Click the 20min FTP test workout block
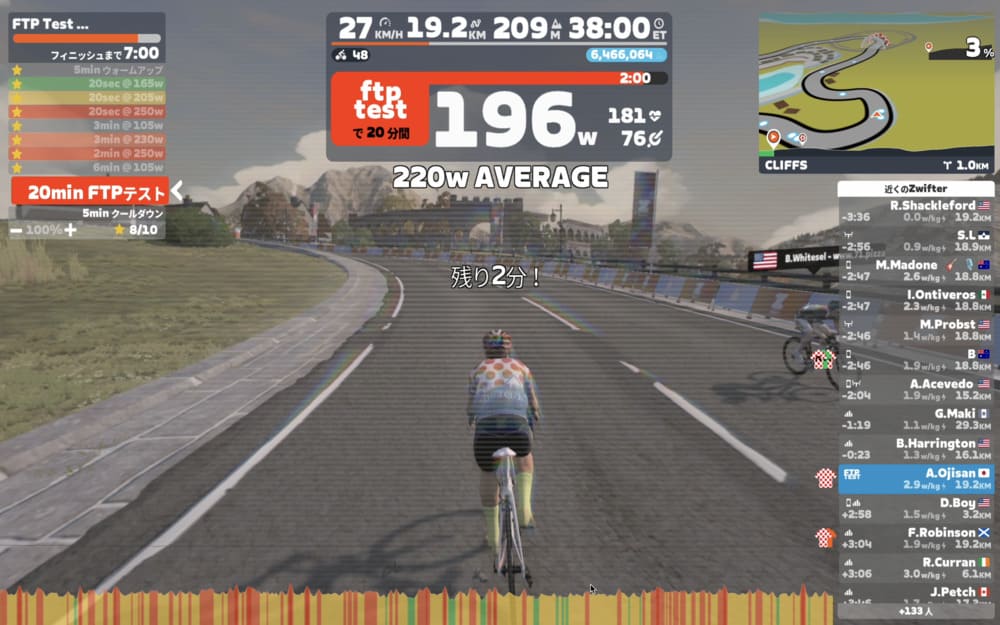The width and height of the screenshot is (1000, 625). click(x=90, y=192)
